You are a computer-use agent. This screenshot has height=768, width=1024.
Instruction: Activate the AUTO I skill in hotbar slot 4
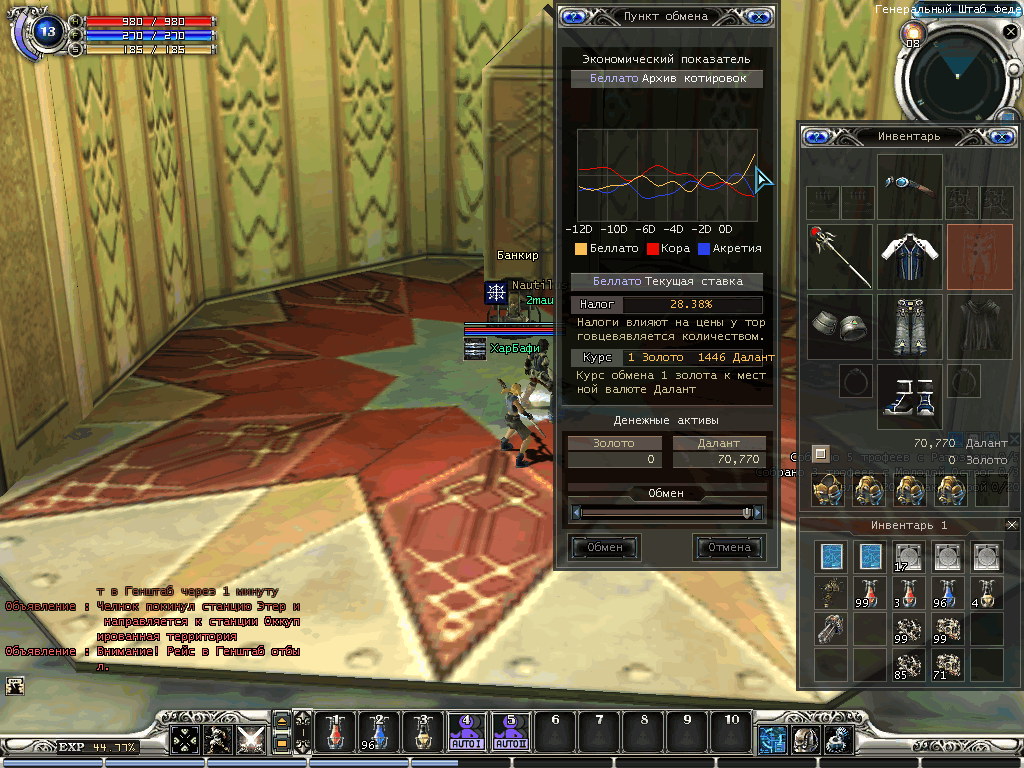coord(467,734)
